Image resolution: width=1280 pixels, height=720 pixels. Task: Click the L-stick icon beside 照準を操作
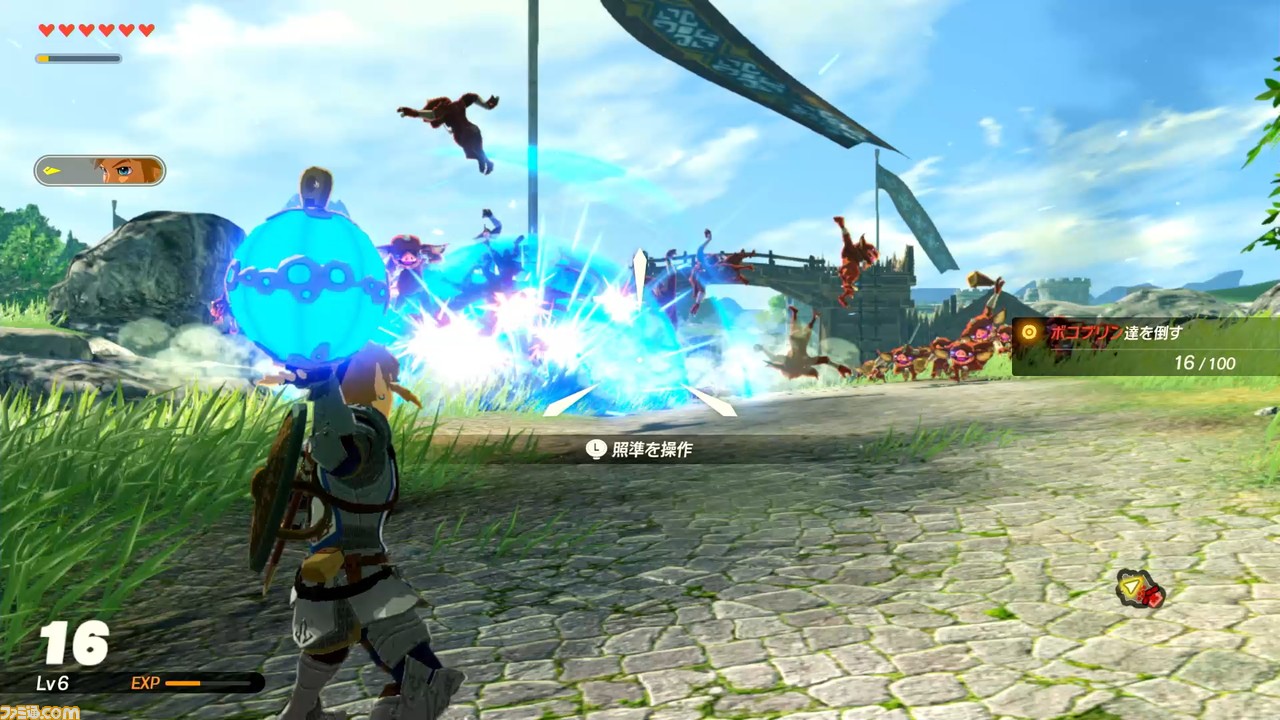click(x=594, y=449)
